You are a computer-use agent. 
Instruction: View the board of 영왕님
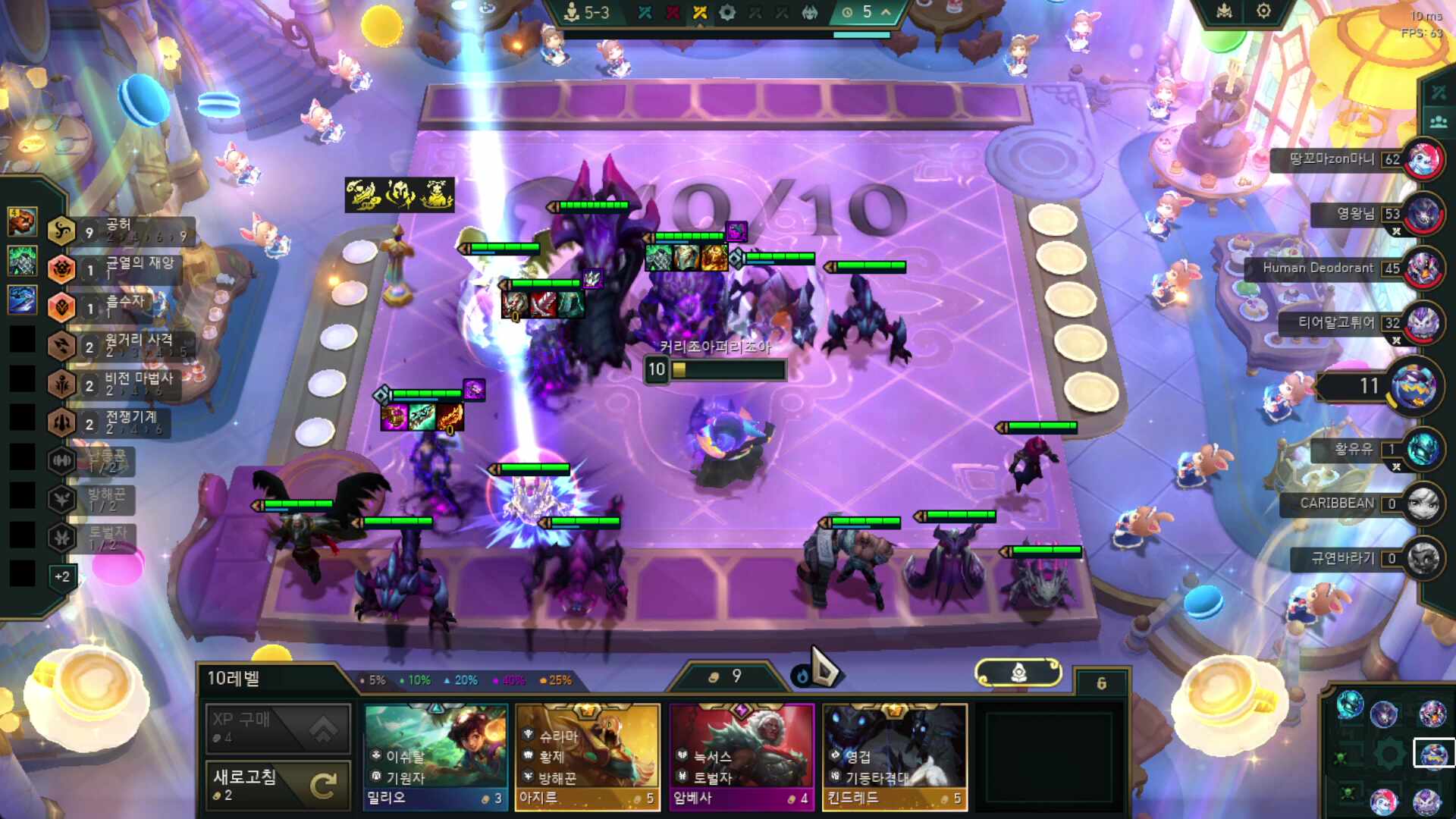tap(1357, 214)
